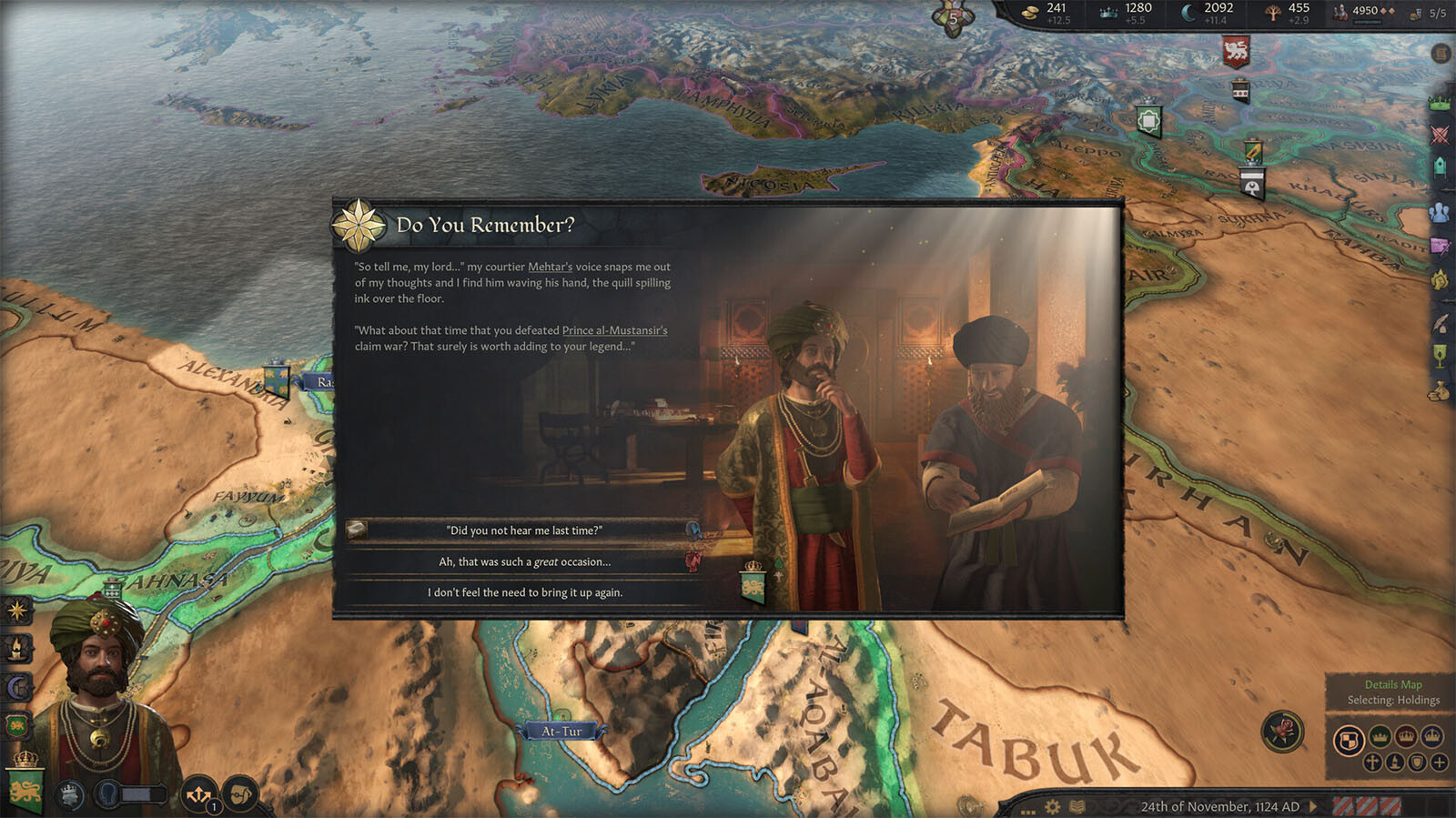
Task: Open the royal court via the chalice icon
Action: 1440,353
